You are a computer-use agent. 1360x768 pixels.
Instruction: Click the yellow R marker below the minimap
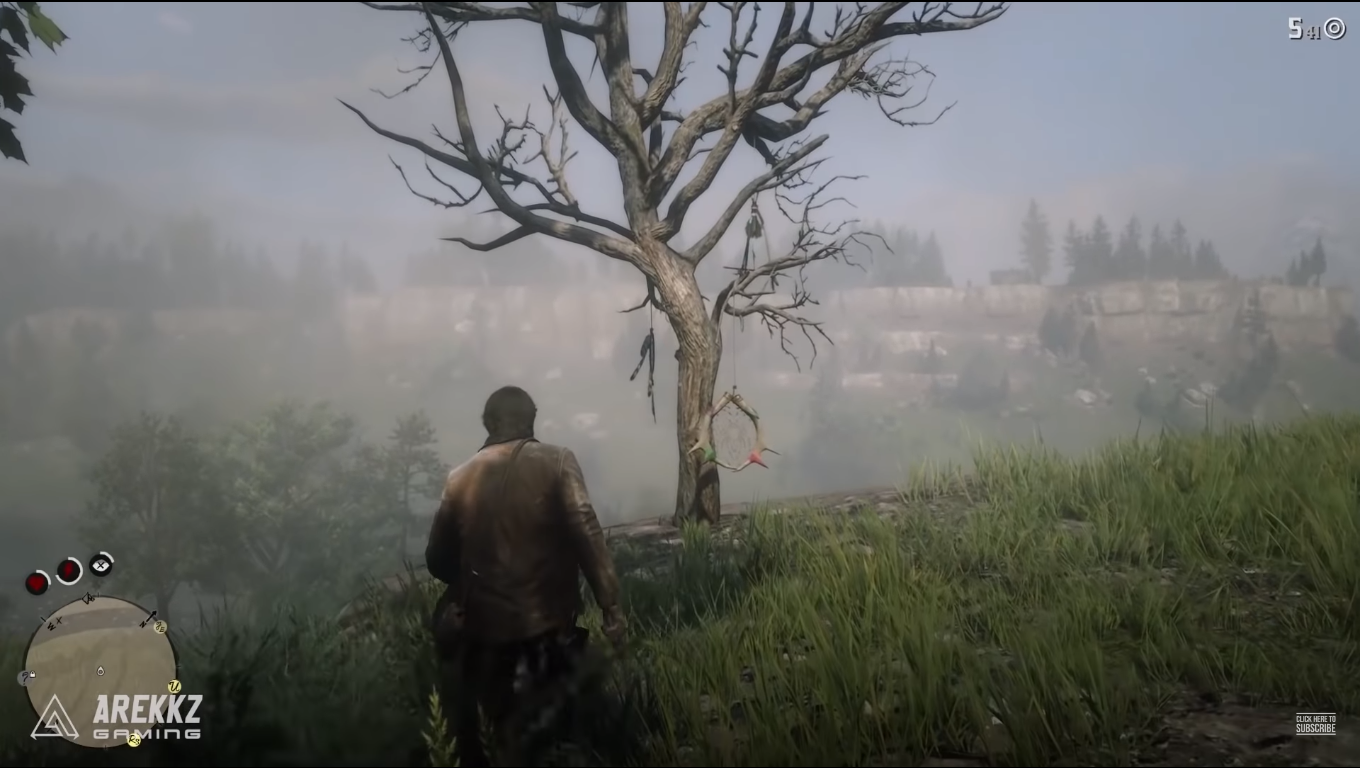134,740
